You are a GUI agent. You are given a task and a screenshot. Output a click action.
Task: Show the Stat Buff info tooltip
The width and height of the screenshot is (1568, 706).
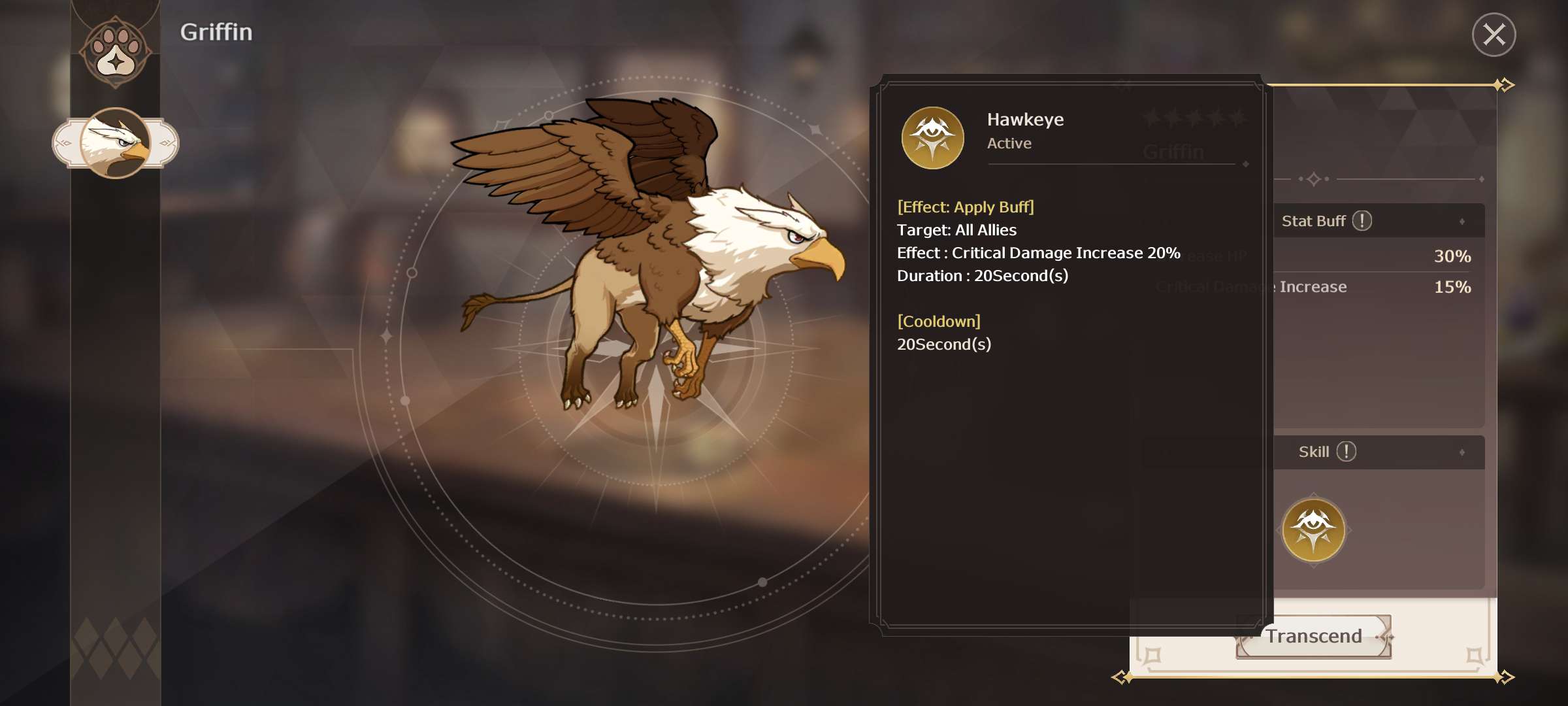(1362, 221)
